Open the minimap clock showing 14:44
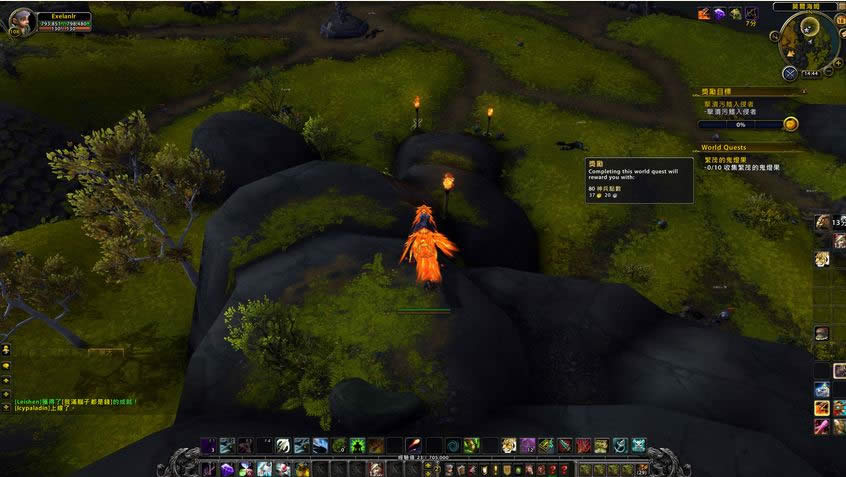 [x=810, y=74]
